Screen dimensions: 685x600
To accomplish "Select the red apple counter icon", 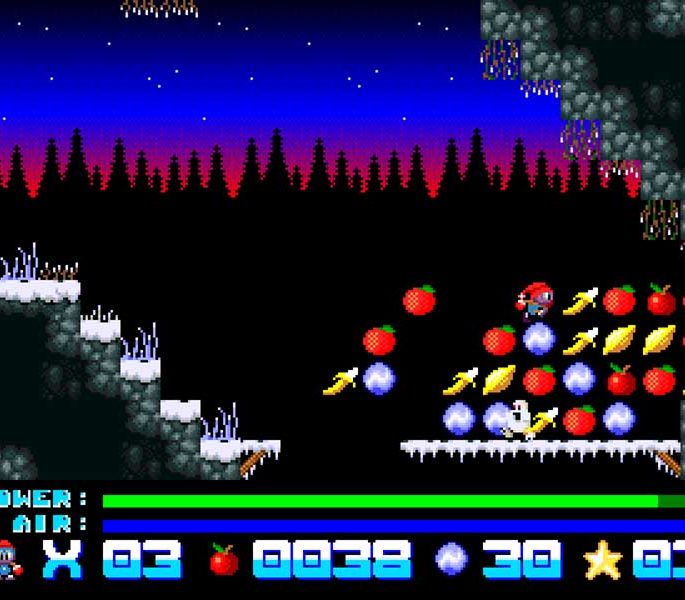I will click(x=224, y=560).
